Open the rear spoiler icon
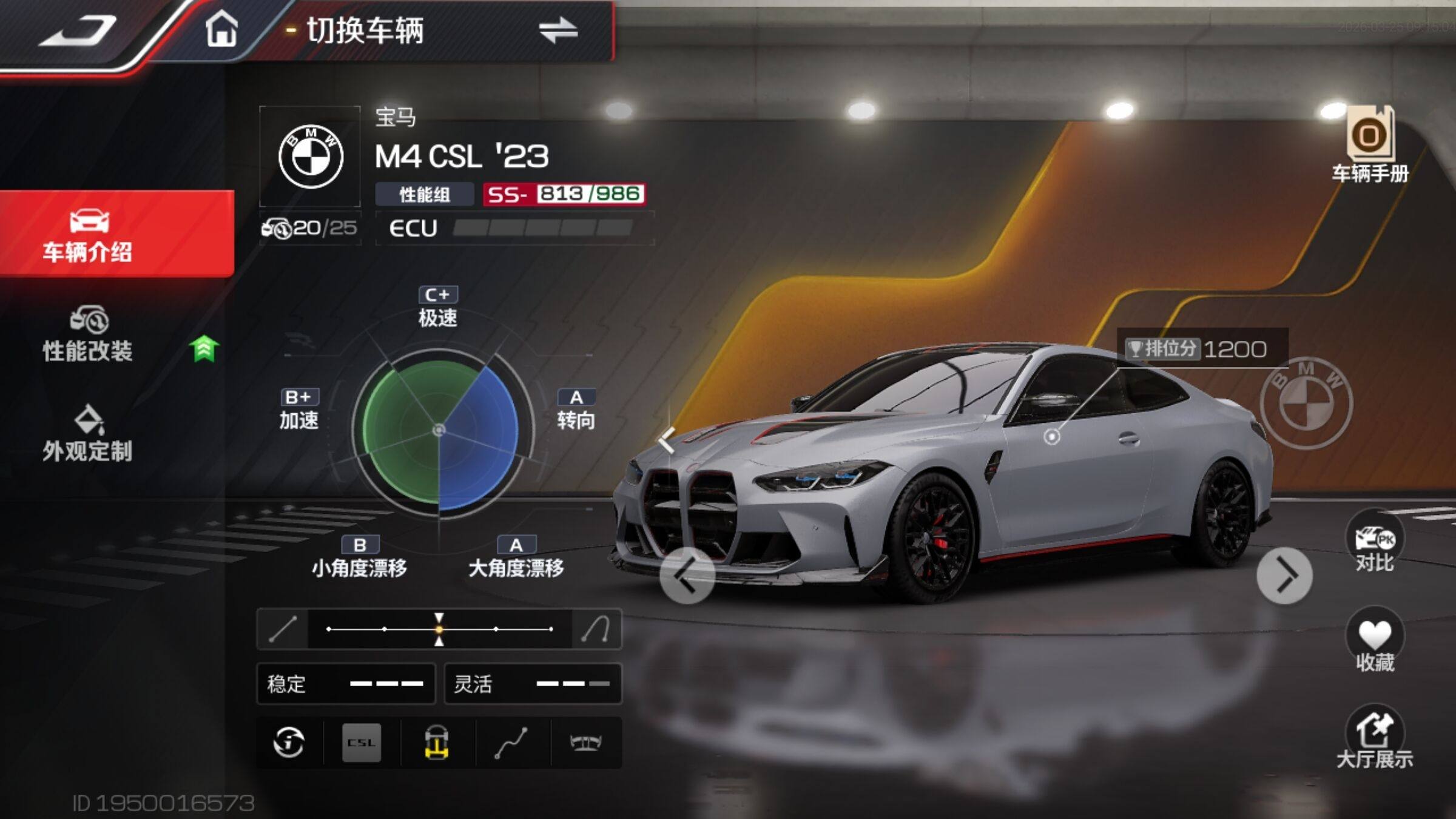 click(x=585, y=743)
